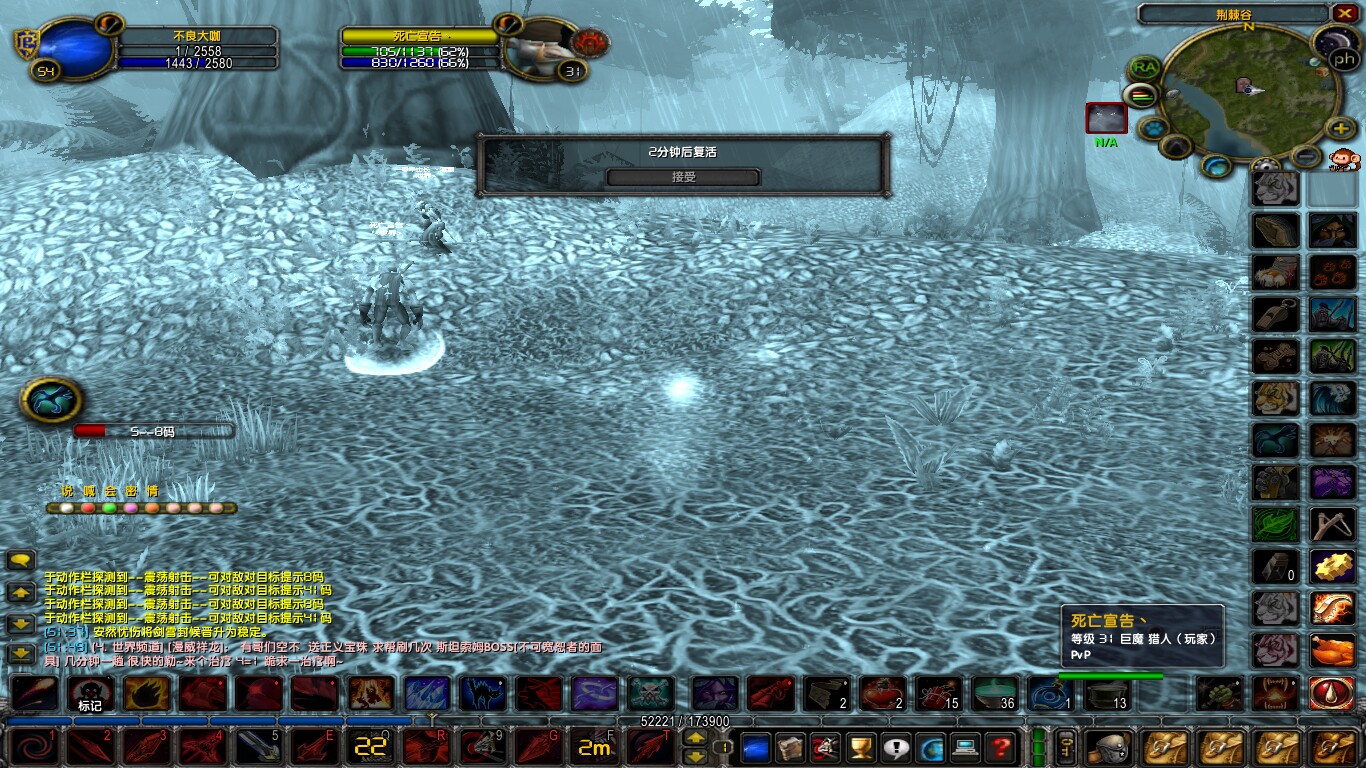Select the 说 chat tab
1366x768 pixels.
coord(66,491)
